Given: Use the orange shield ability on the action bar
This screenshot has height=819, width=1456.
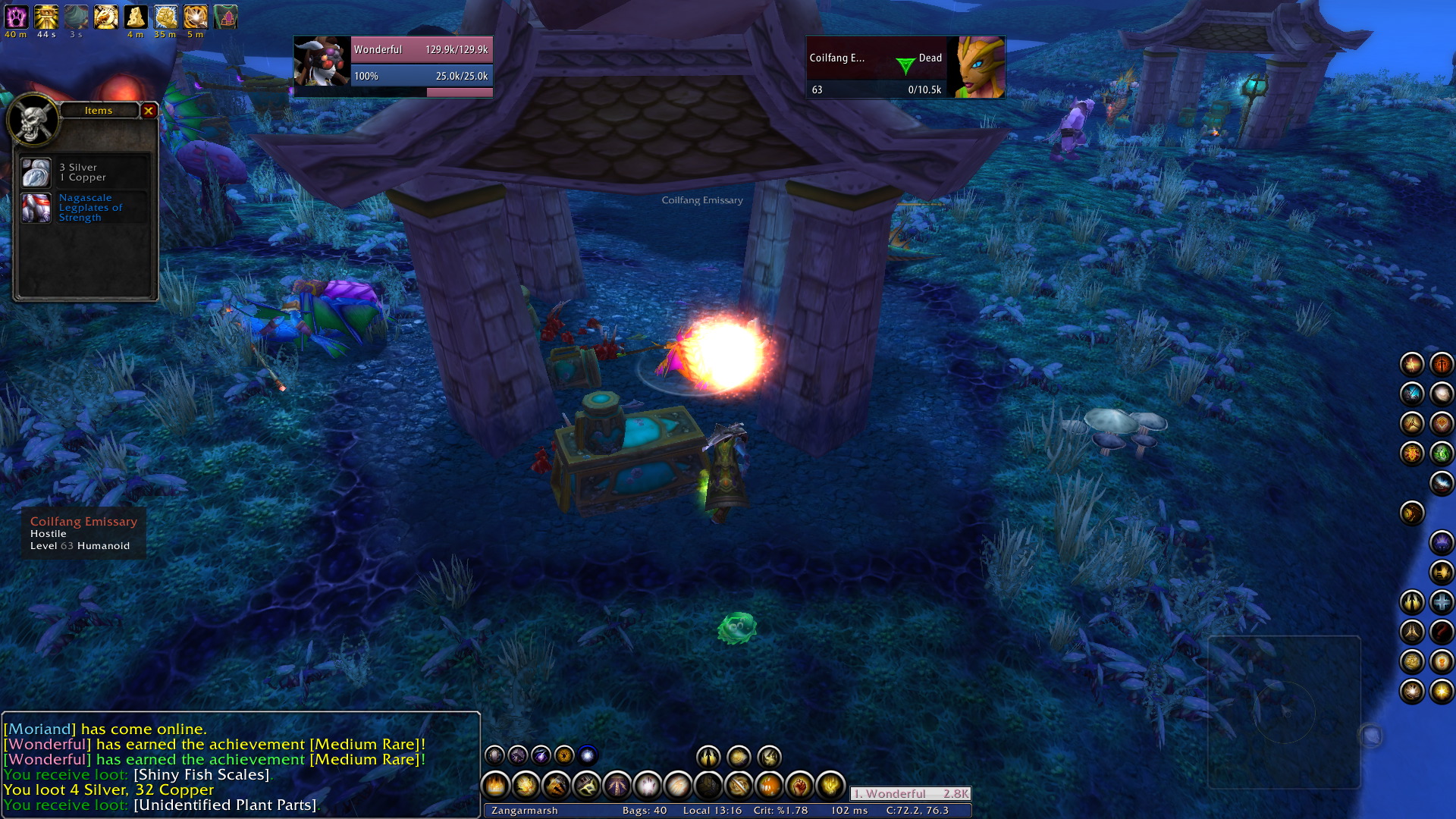Looking at the screenshot, I should 769,786.
